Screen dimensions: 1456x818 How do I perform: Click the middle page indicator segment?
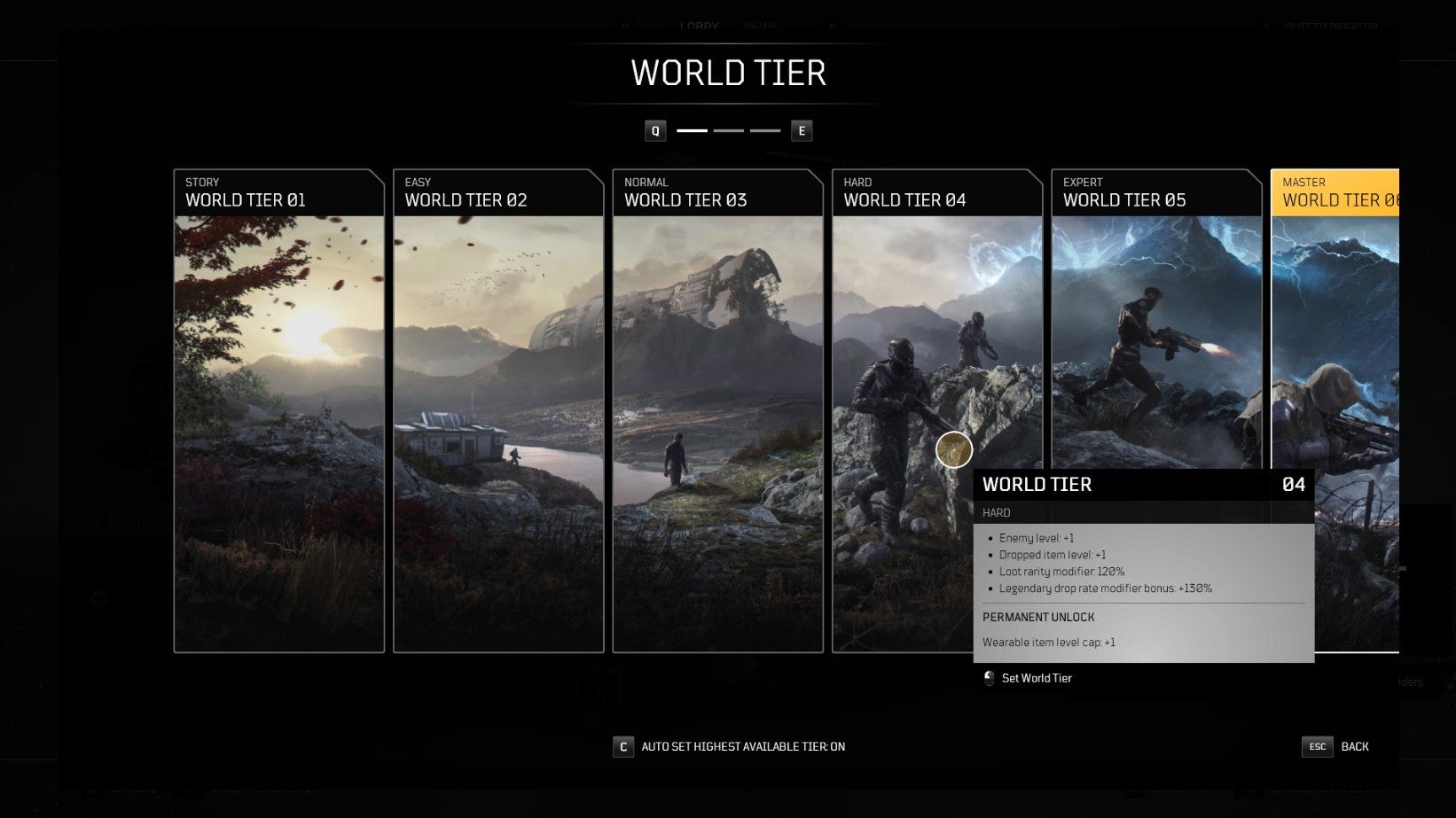(727, 130)
